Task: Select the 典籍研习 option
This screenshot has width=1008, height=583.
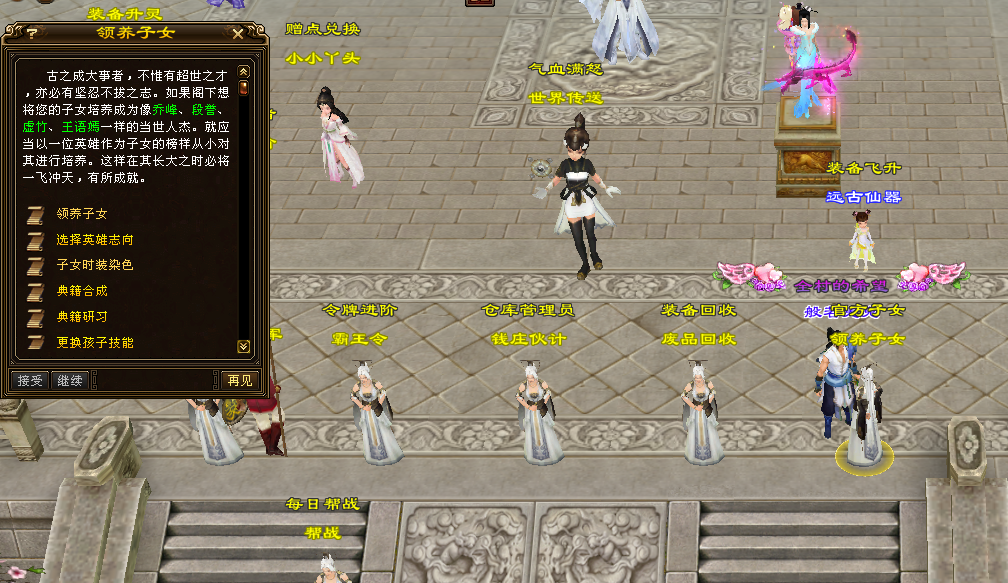Action: pyautogui.click(x=81, y=317)
